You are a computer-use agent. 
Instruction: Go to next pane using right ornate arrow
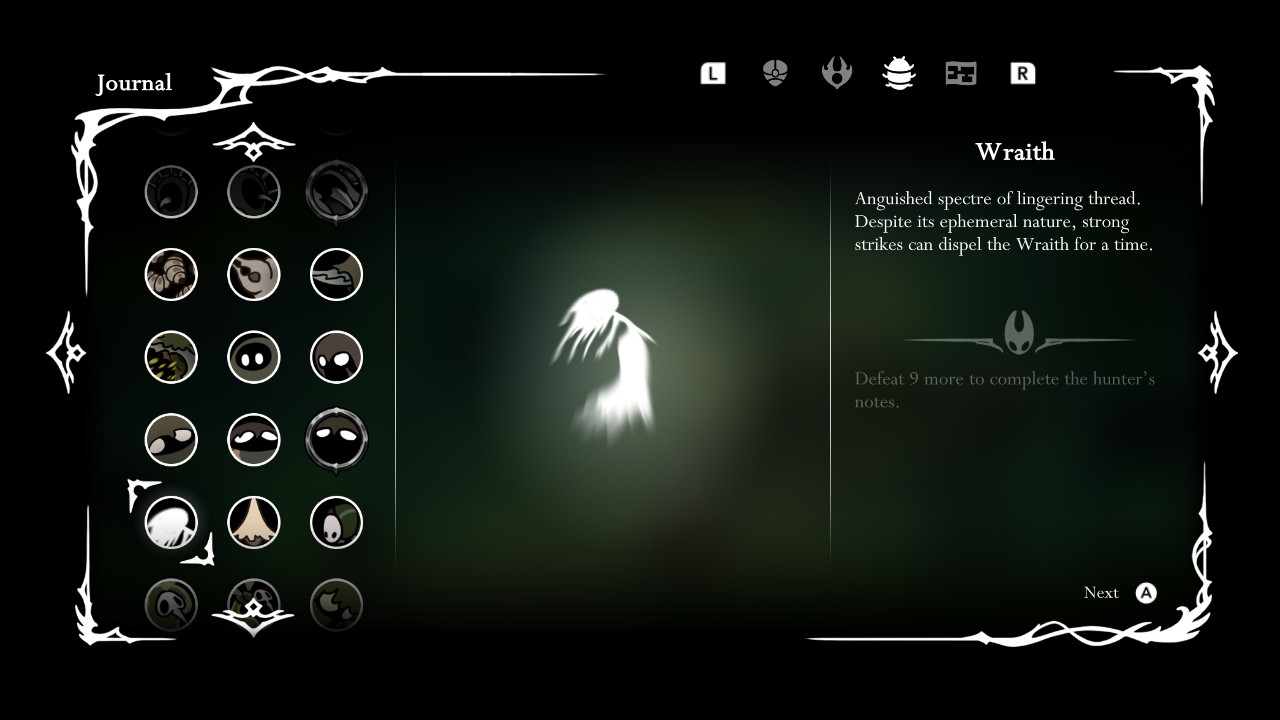click(x=1217, y=352)
